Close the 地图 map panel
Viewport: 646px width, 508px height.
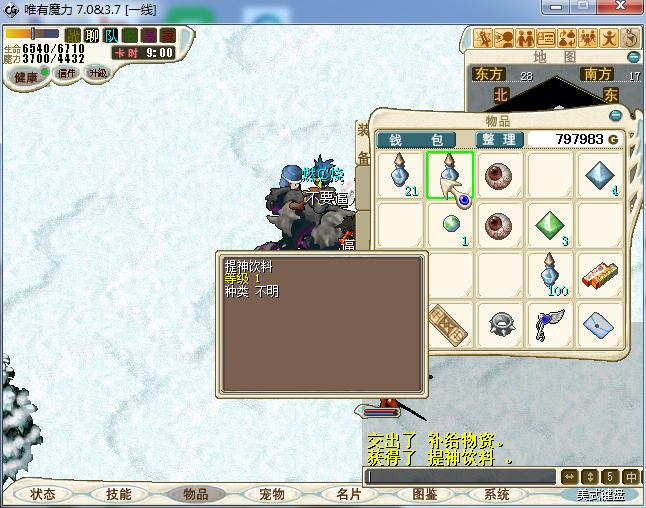click(x=631, y=57)
